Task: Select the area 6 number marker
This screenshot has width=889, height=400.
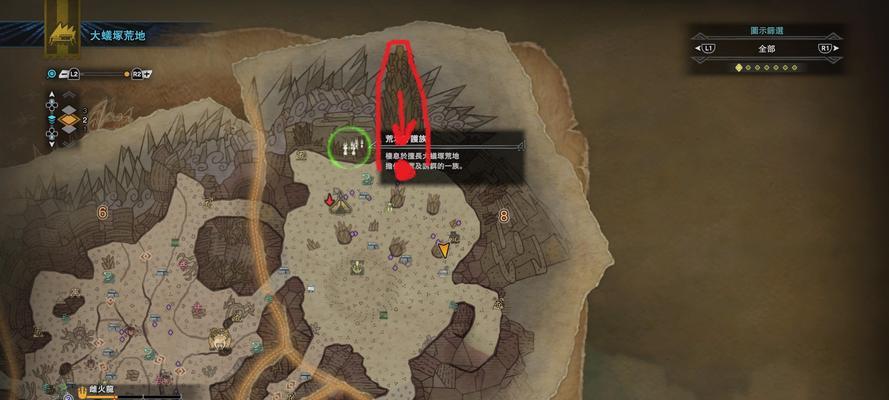Action: [102, 212]
